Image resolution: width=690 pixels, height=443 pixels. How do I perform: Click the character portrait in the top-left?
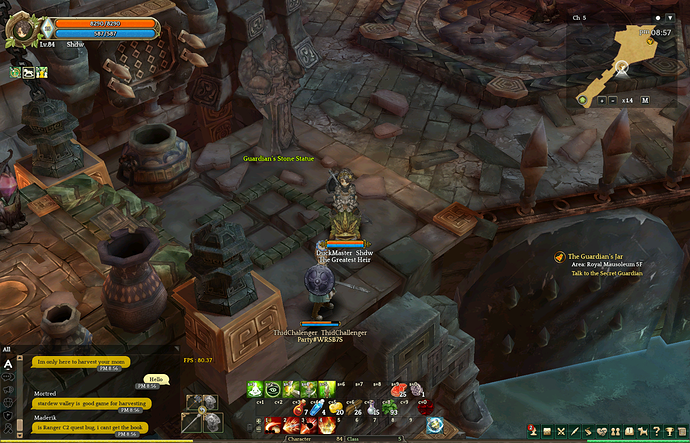(x=19, y=27)
